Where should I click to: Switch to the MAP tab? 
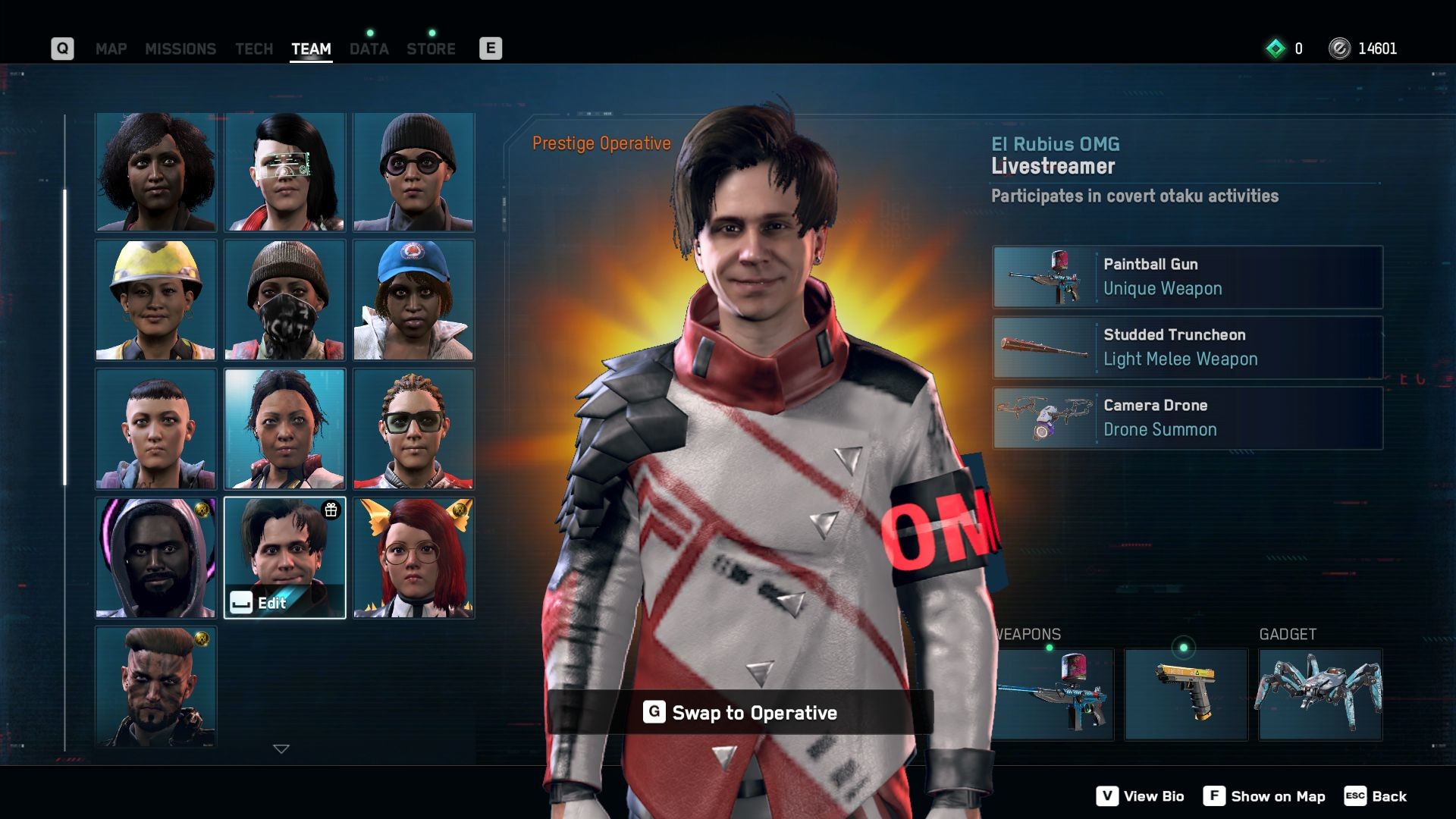(x=111, y=49)
